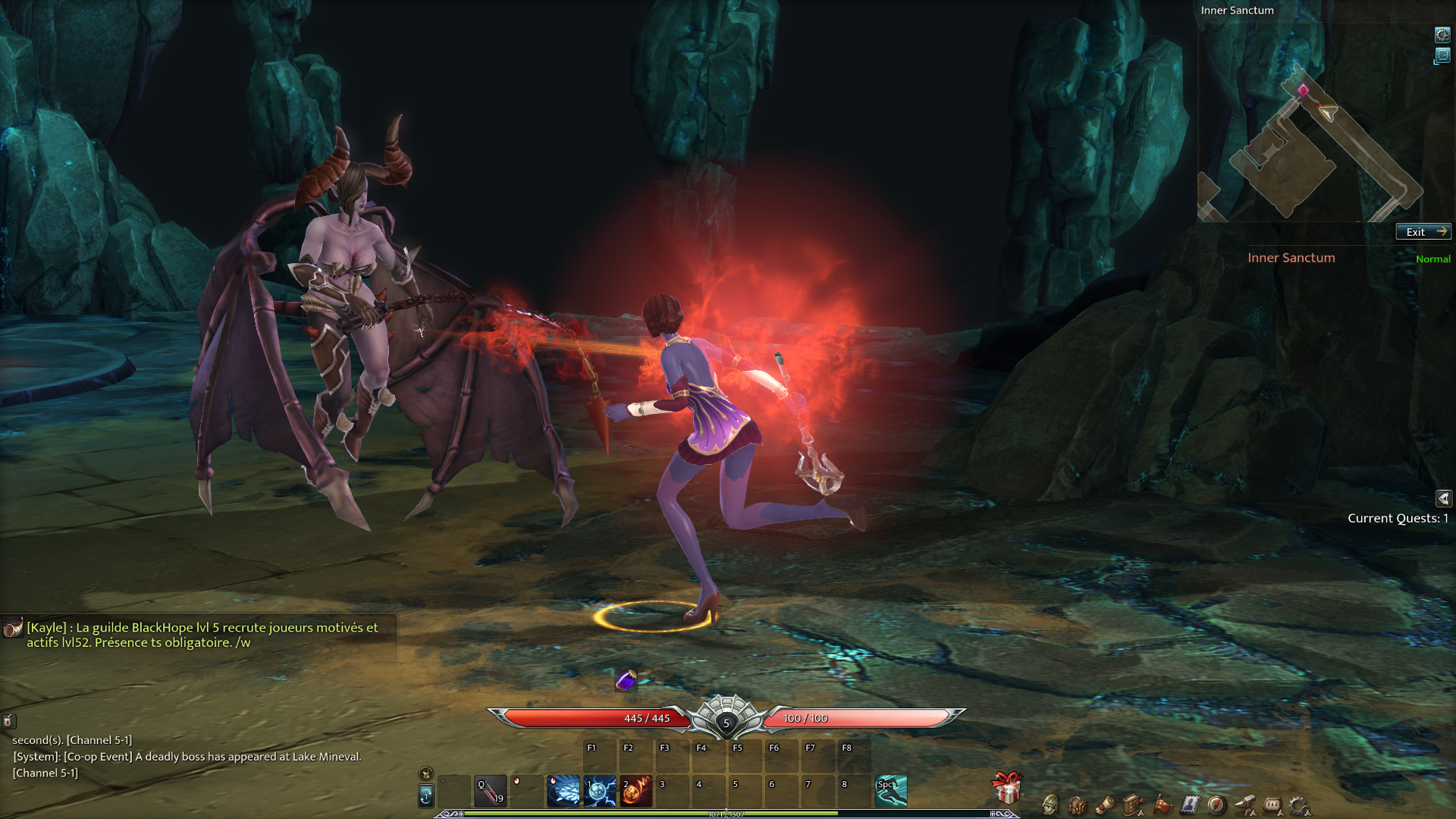Image resolution: width=1456 pixels, height=819 pixels.
Task: Open the anvil crafting menu
Action: (x=1244, y=805)
